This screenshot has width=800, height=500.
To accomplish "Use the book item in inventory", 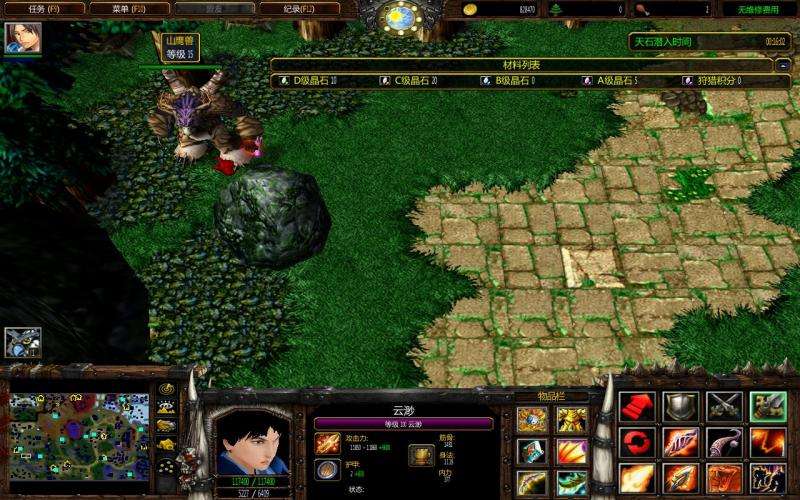I will (531, 451).
